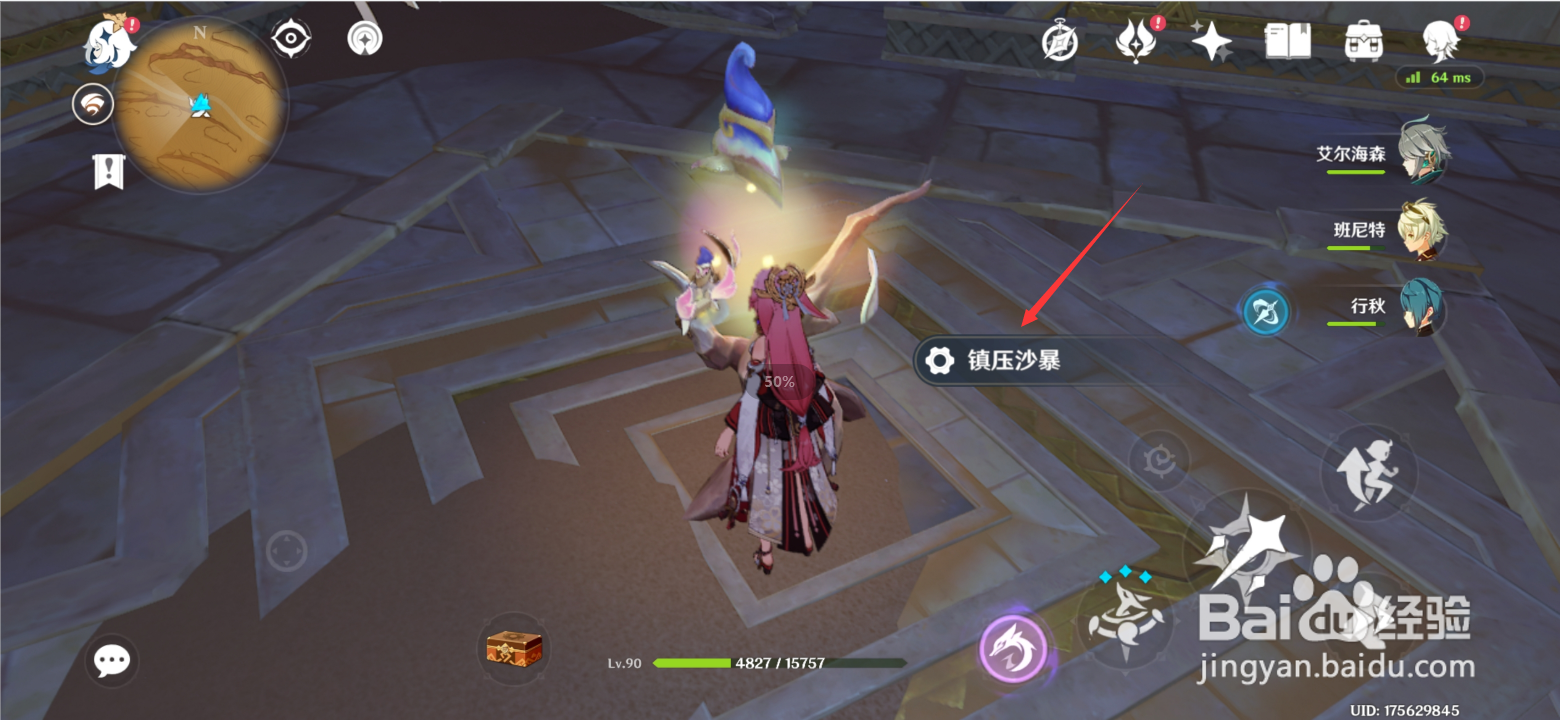Viewport: 1560px width, 720px height.
Task: Open the character profile icon
Action: [1440, 42]
